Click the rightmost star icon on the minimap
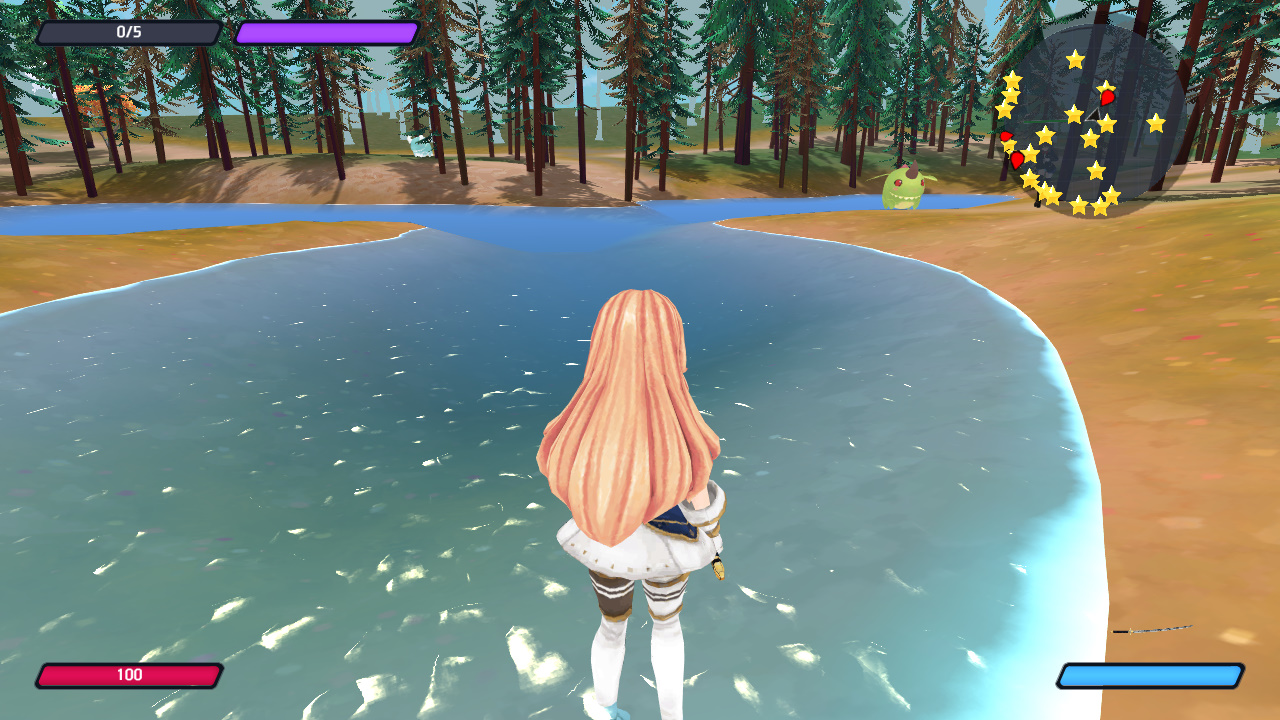The image size is (1280, 720). tap(1157, 123)
